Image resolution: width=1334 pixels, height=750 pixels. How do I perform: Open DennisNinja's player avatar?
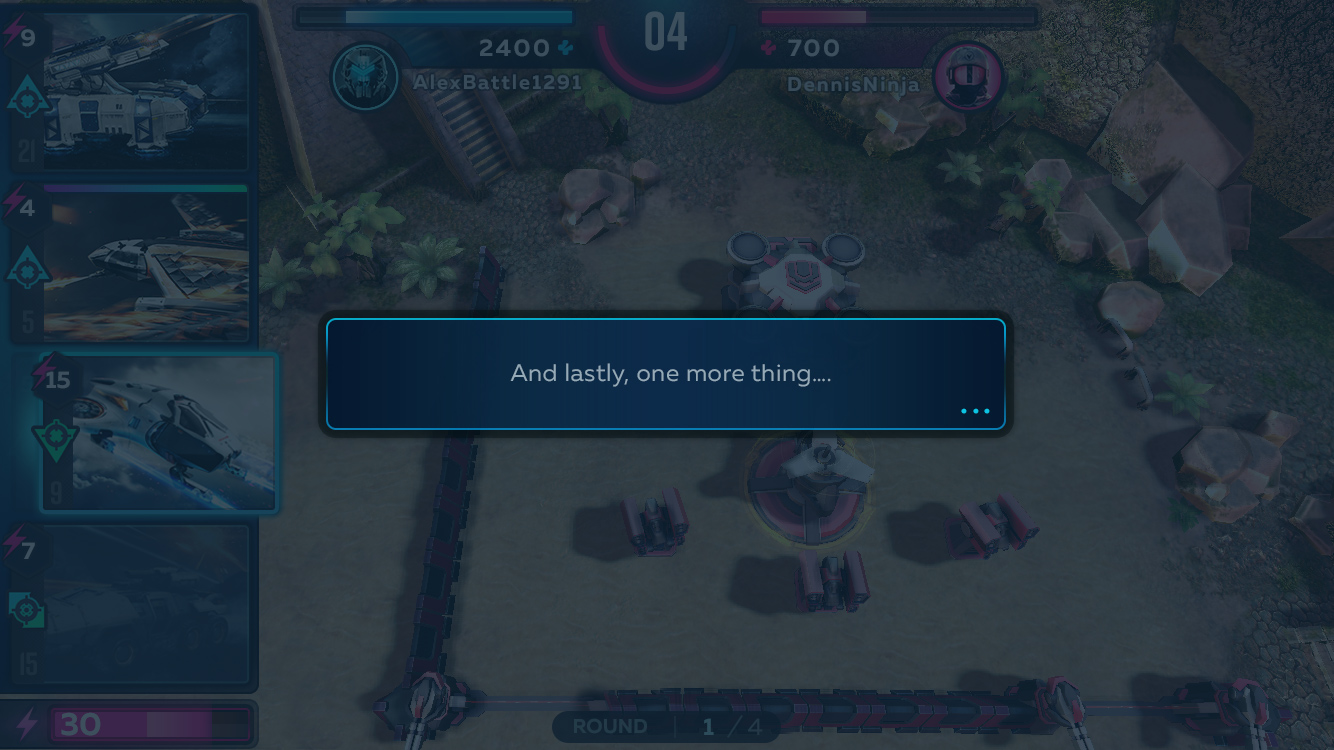pyautogui.click(x=968, y=77)
